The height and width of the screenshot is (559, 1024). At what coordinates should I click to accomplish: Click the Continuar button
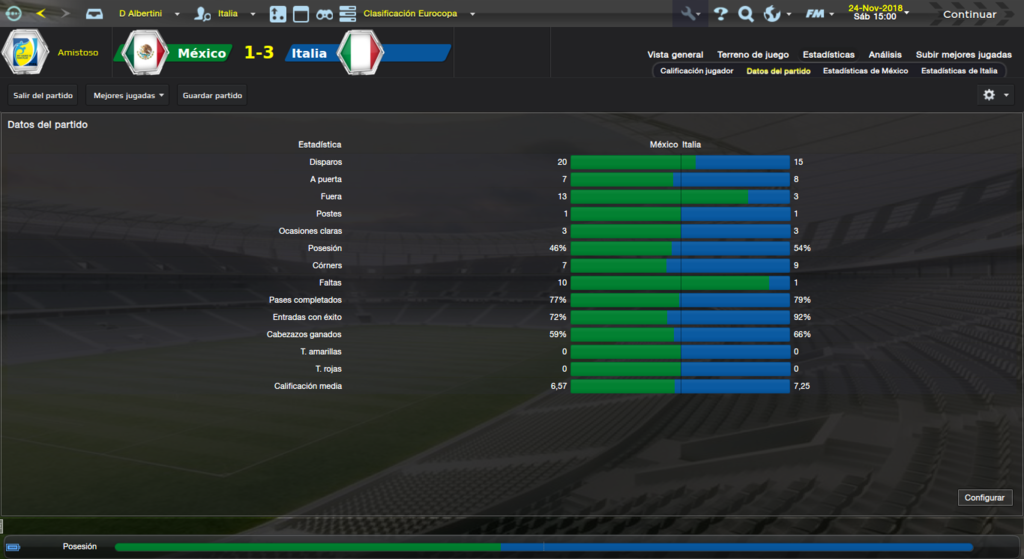(x=969, y=14)
